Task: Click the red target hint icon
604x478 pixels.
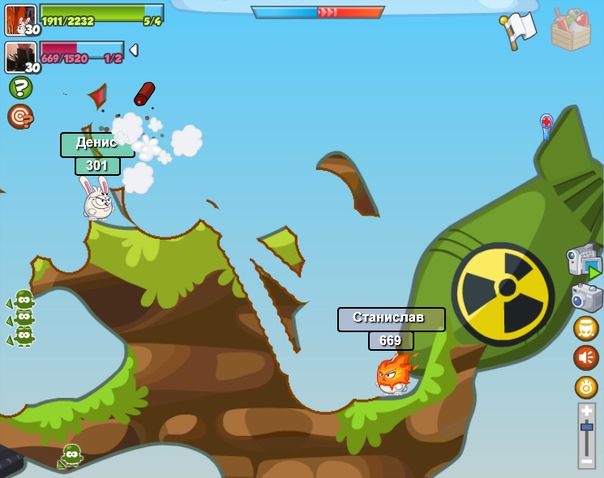Action: pos(20,117)
